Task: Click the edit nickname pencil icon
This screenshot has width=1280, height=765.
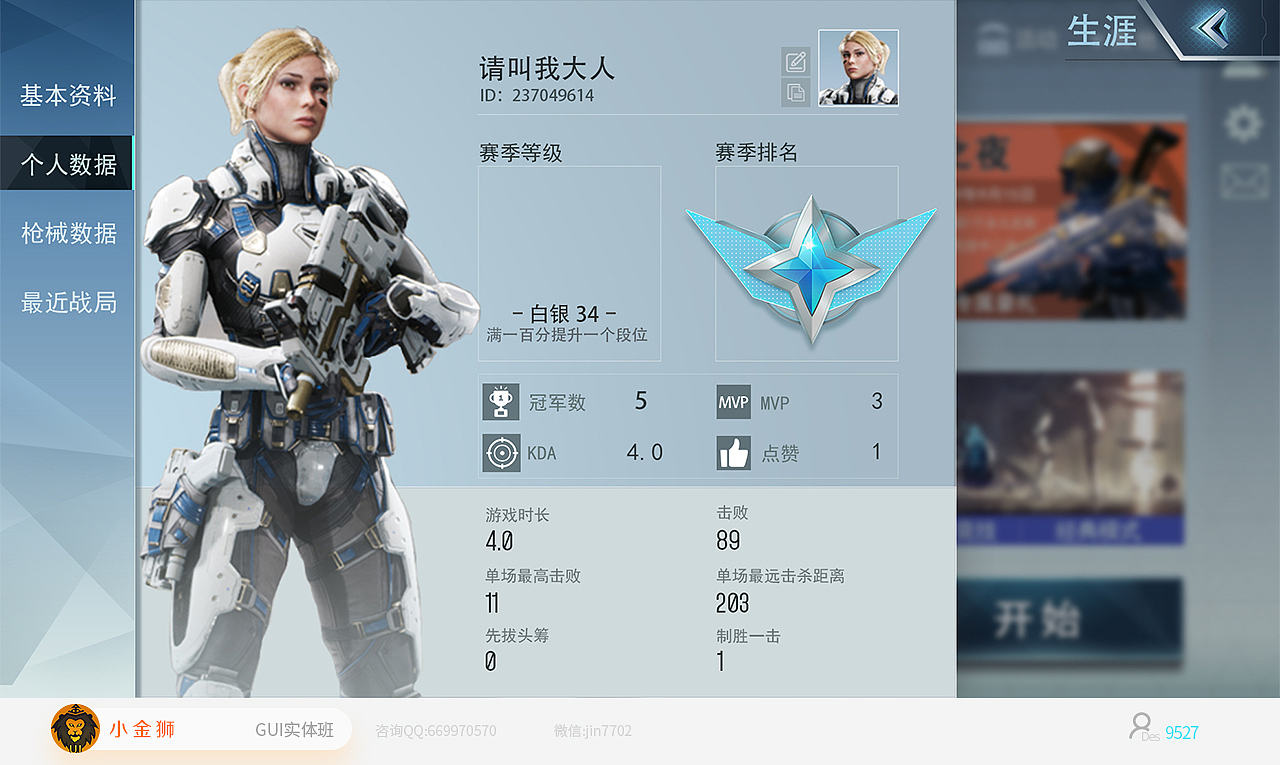Action: click(795, 60)
